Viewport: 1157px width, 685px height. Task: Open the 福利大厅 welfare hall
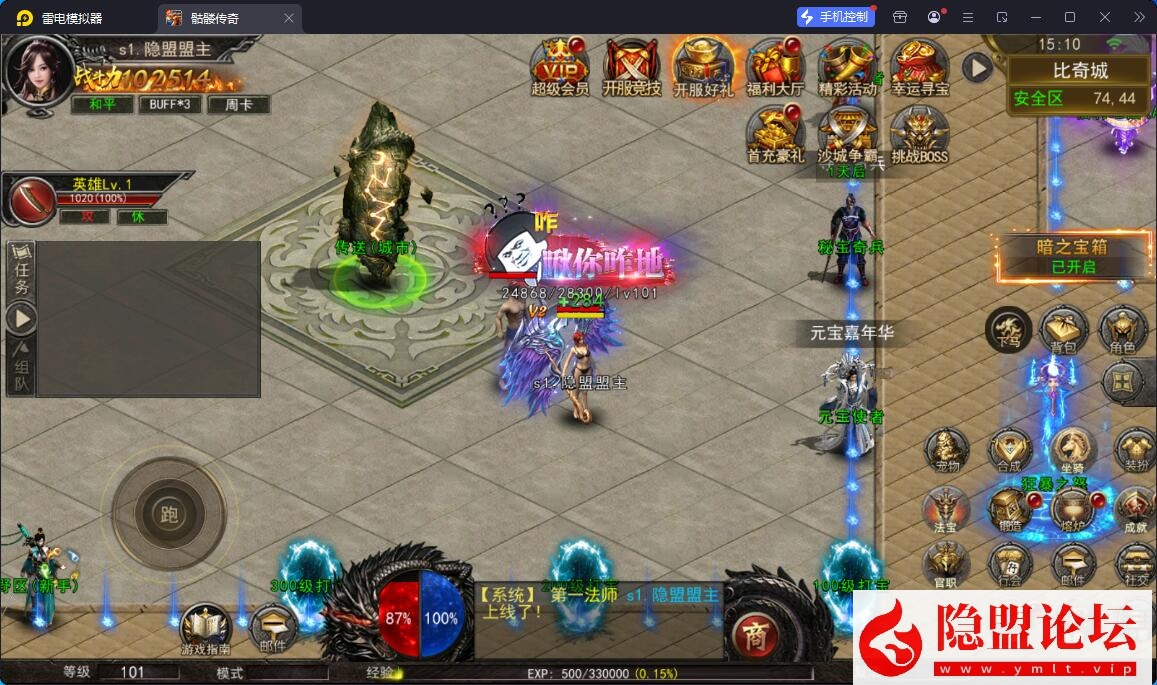tap(775, 65)
